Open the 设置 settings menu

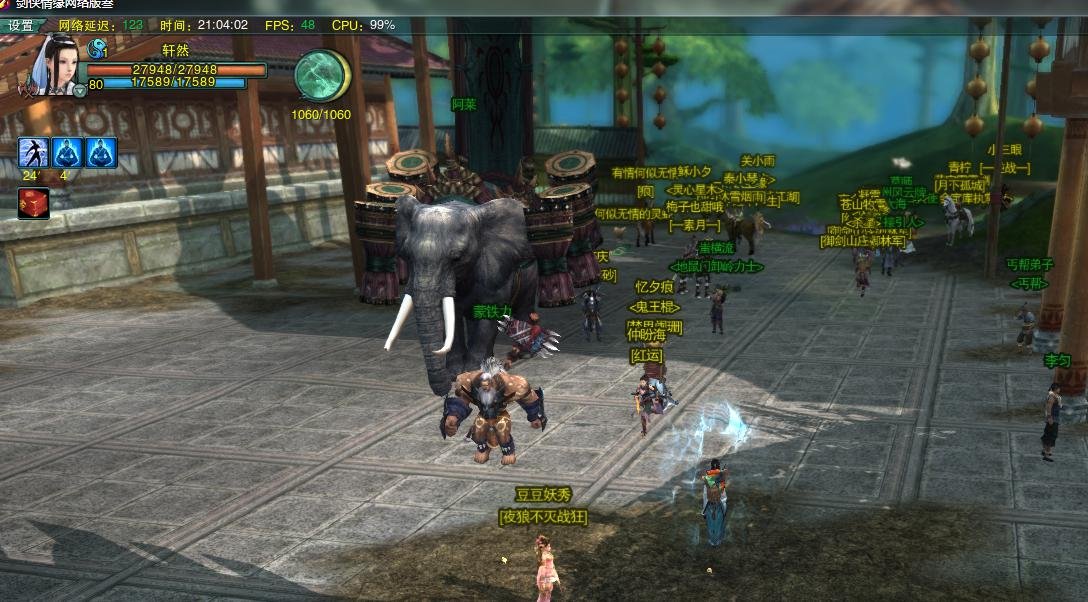[x=21, y=25]
